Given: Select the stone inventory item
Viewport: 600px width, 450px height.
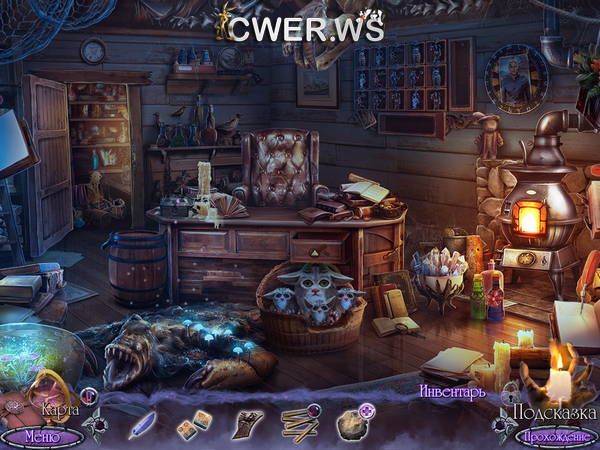Looking at the screenshot, I should coord(352,423).
